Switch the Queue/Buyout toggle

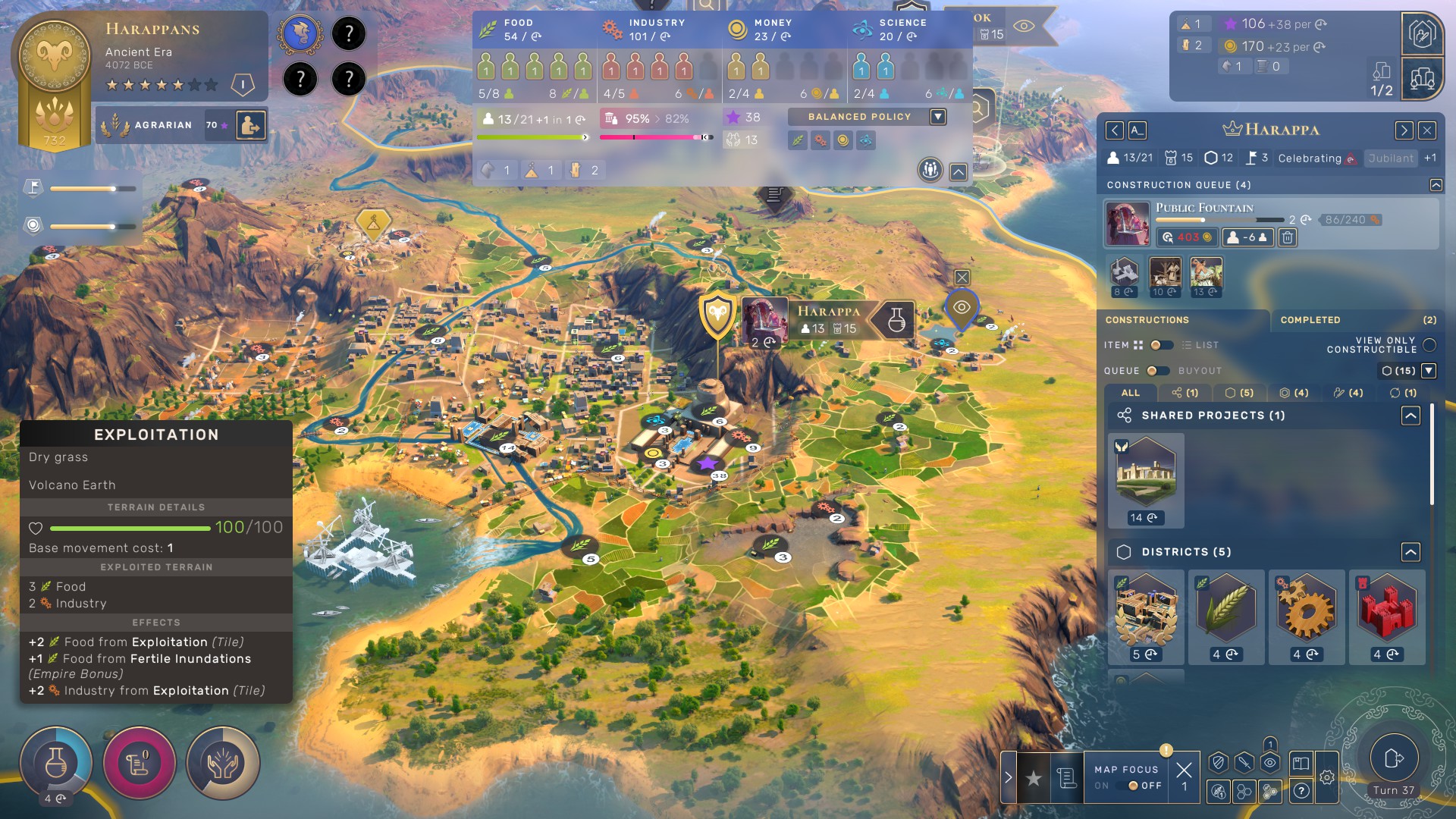coord(1157,371)
